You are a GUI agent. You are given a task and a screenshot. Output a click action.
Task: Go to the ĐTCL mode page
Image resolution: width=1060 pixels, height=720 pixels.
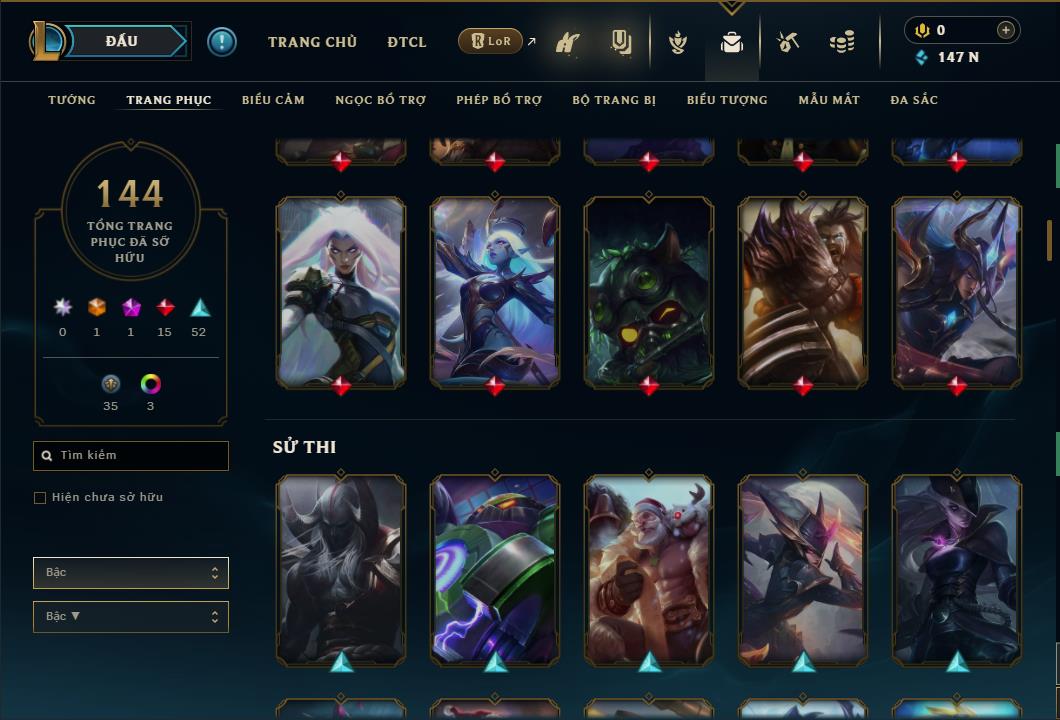[x=407, y=42]
